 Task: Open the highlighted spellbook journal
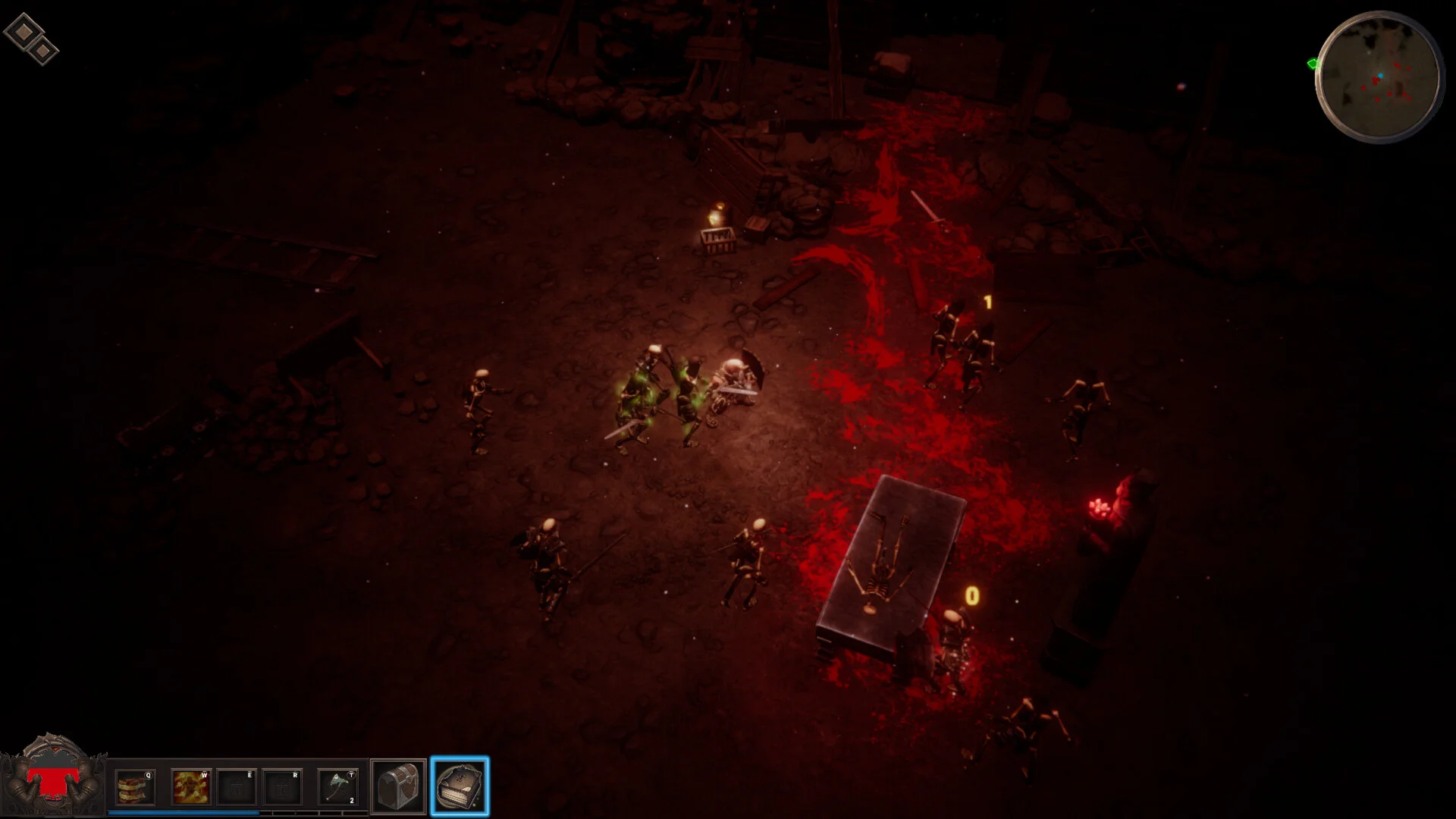click(460, 786)
